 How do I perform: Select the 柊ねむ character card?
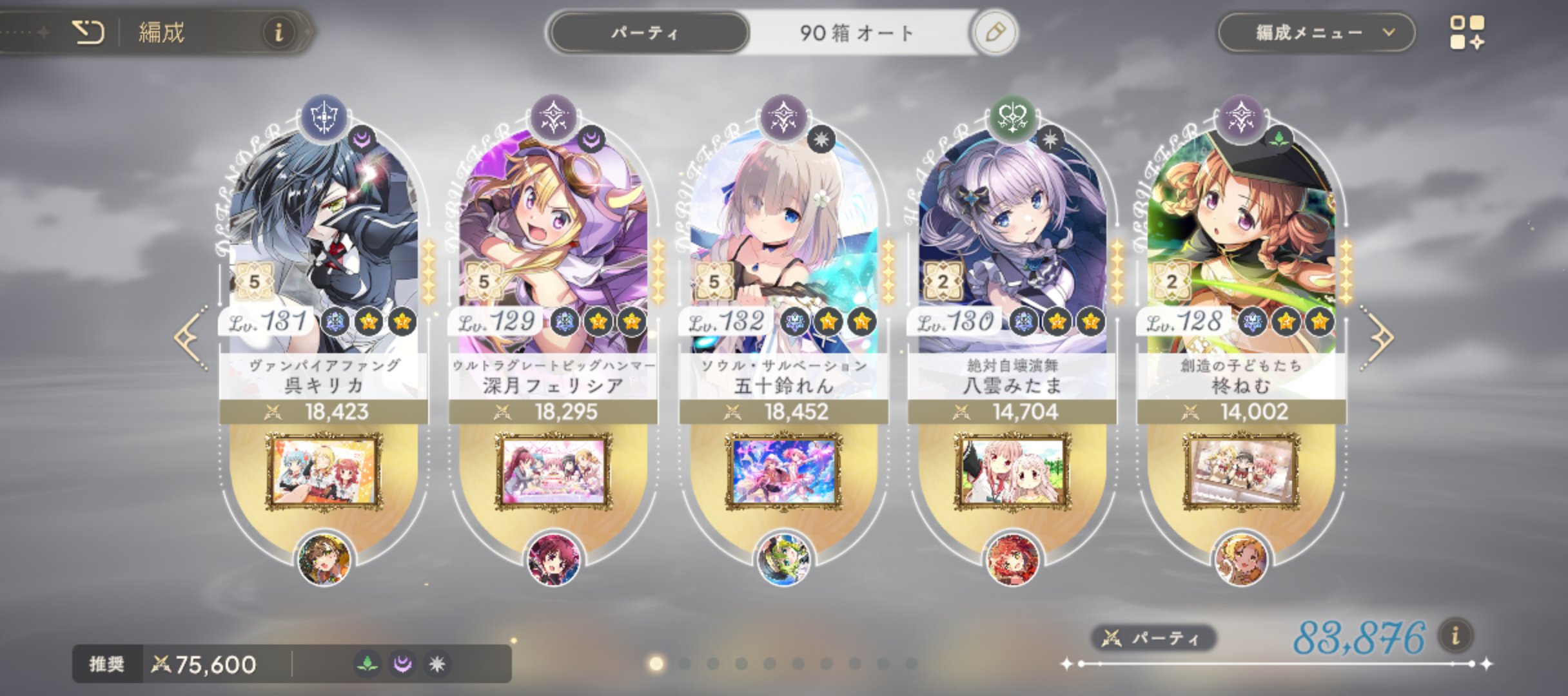coord(1241,245)
